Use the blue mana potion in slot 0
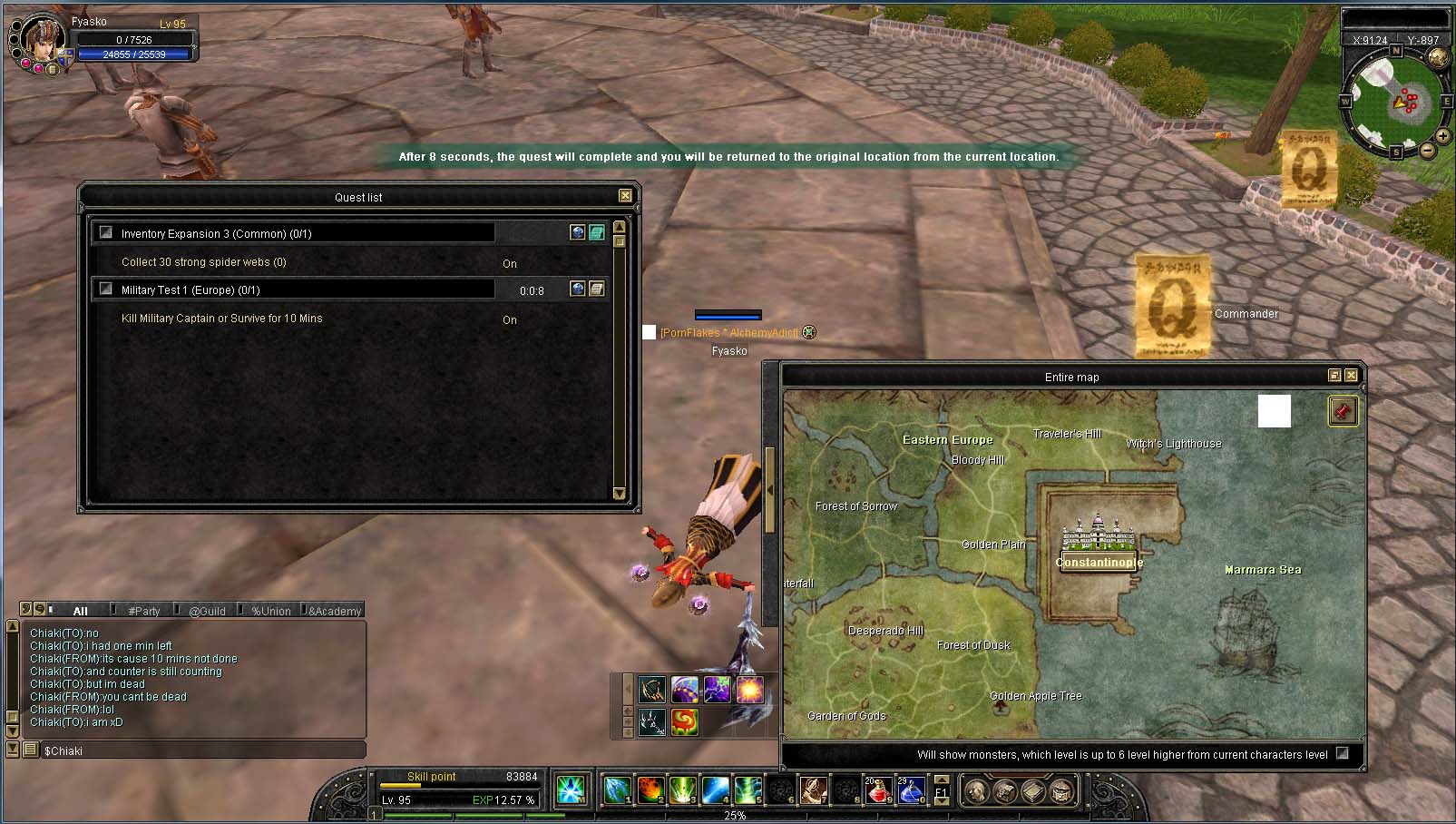The height and width of the screenshot is (824, 1456). click(x=910, y=790)
